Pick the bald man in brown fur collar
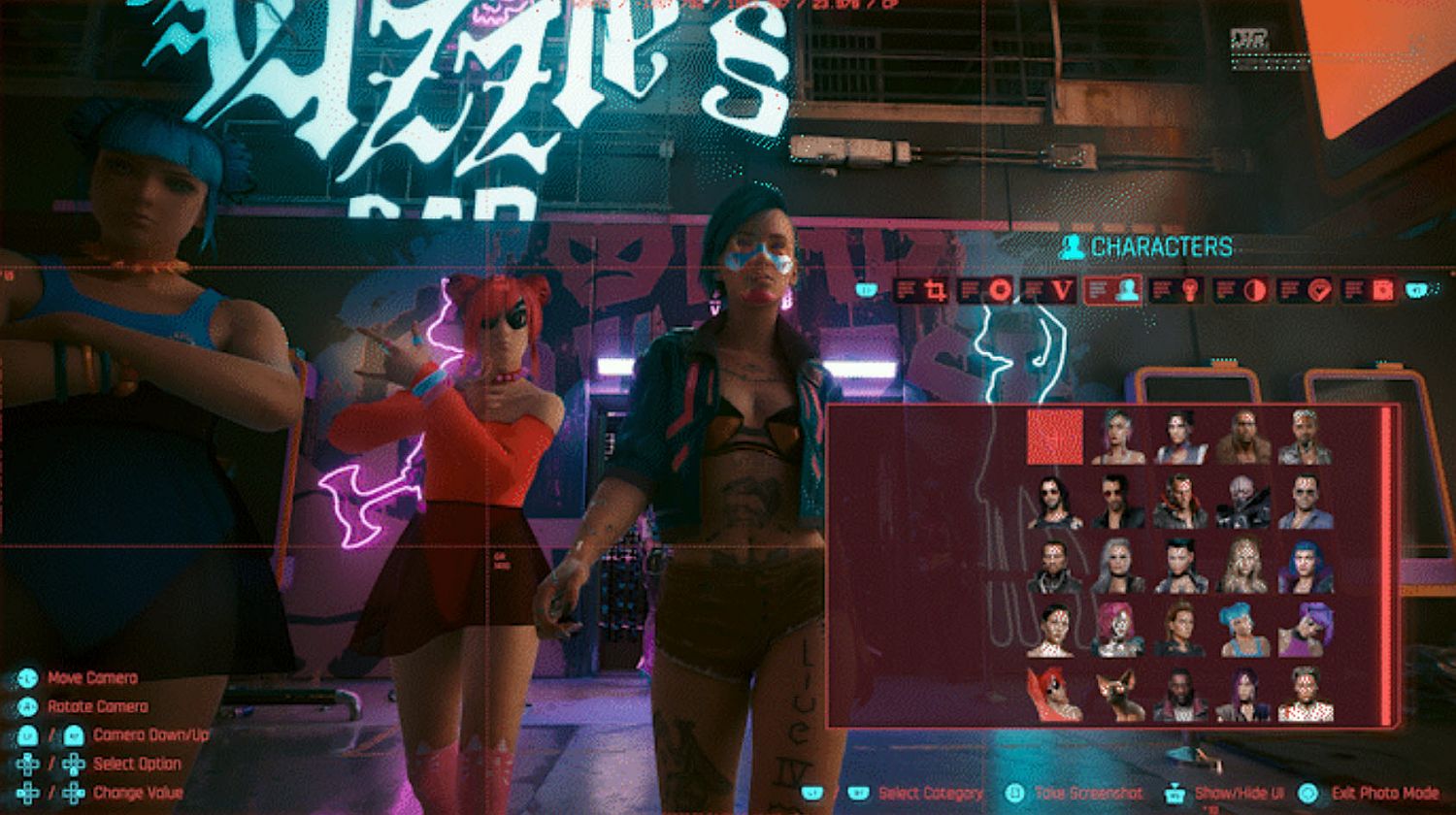1456x815 pixels. (1242, 437)
